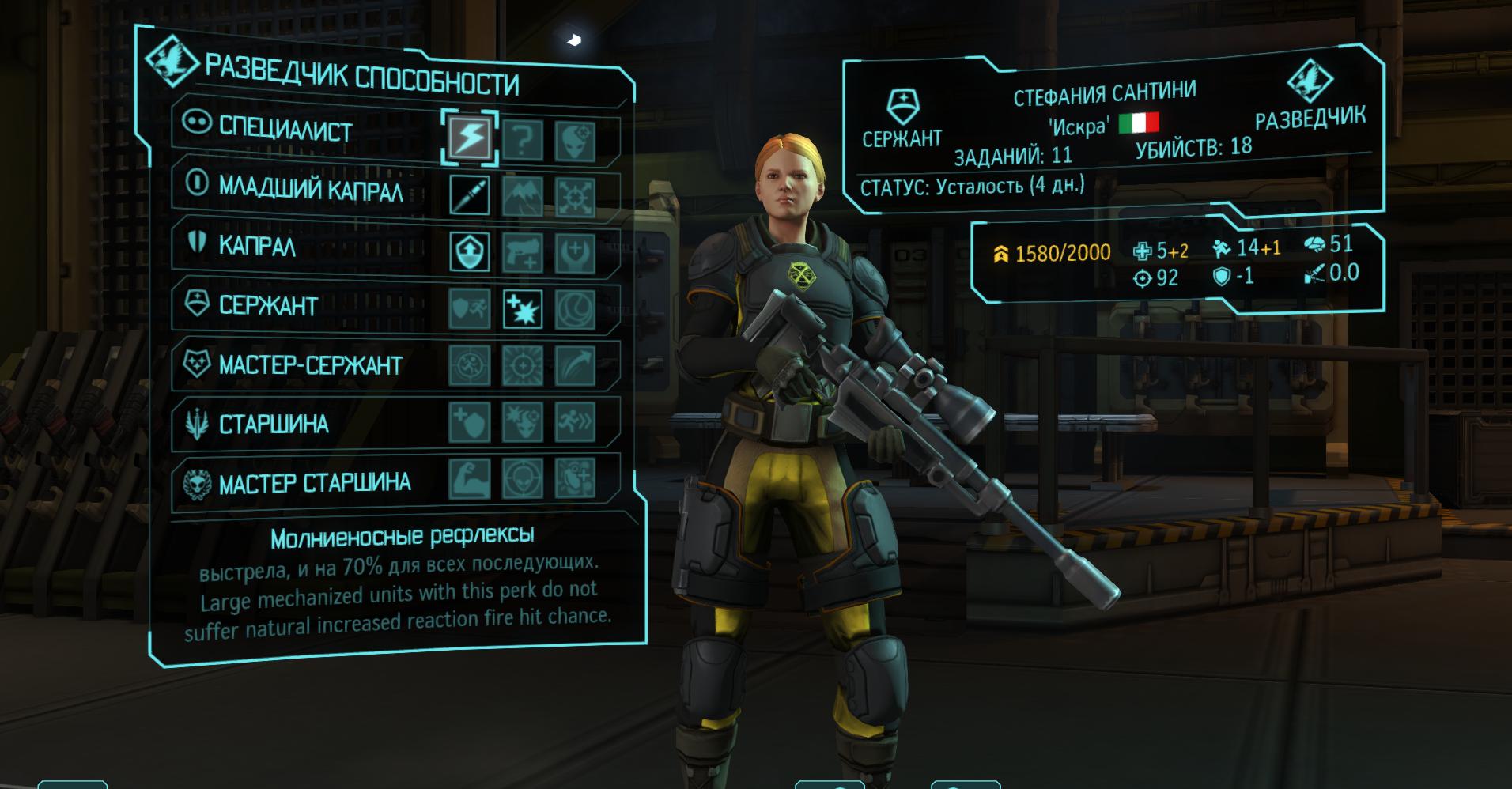Image resolution: width=1512 pixels, height=789 pixels.
Task: Choose the question mark perk
Action: (x=523, y=140)
